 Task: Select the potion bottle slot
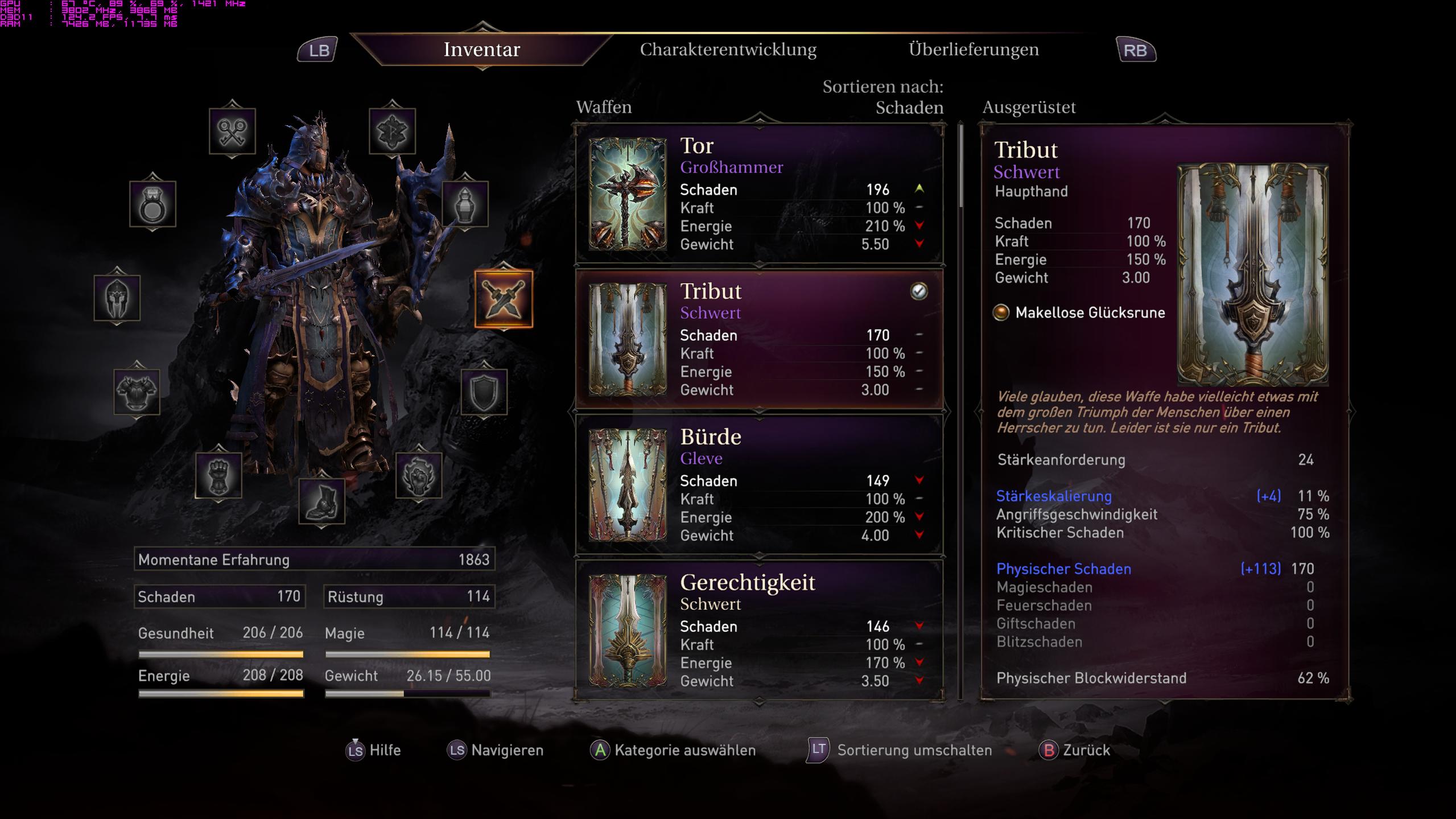click(465, 204)
